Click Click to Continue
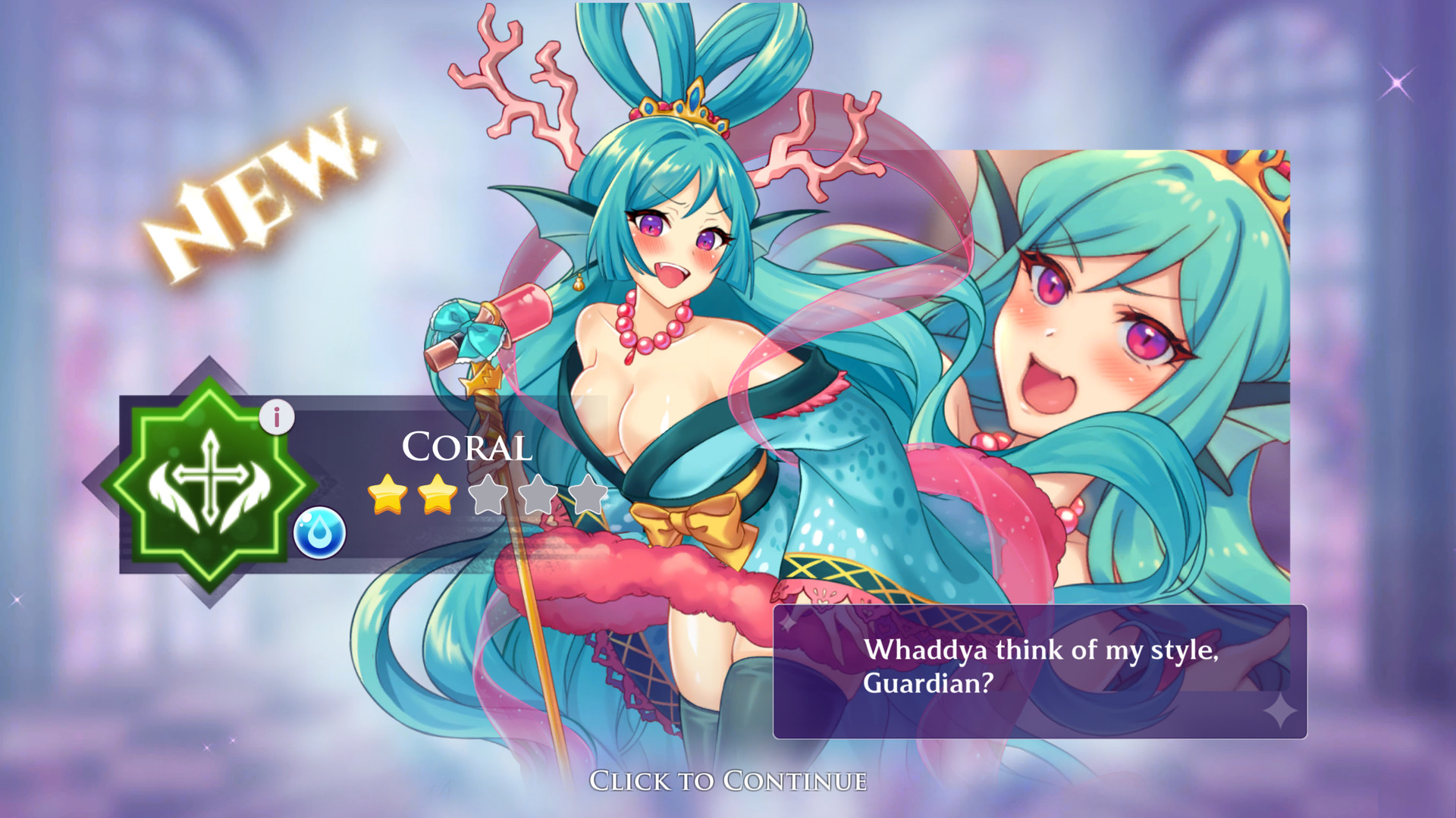The width and height of the screenshot is (1456, 818). (x=727, y=782)
